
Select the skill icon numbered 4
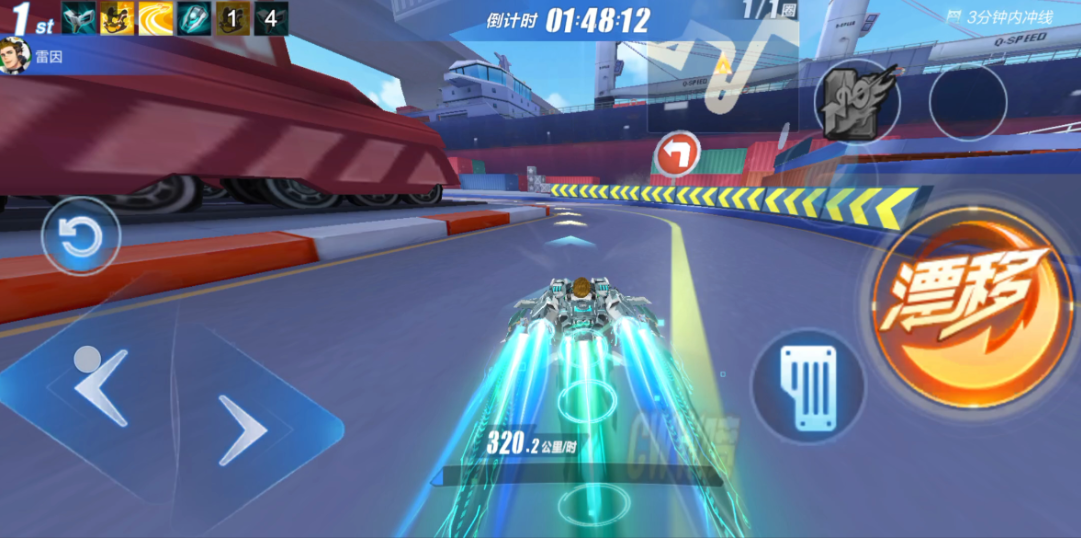pos(271,18)
